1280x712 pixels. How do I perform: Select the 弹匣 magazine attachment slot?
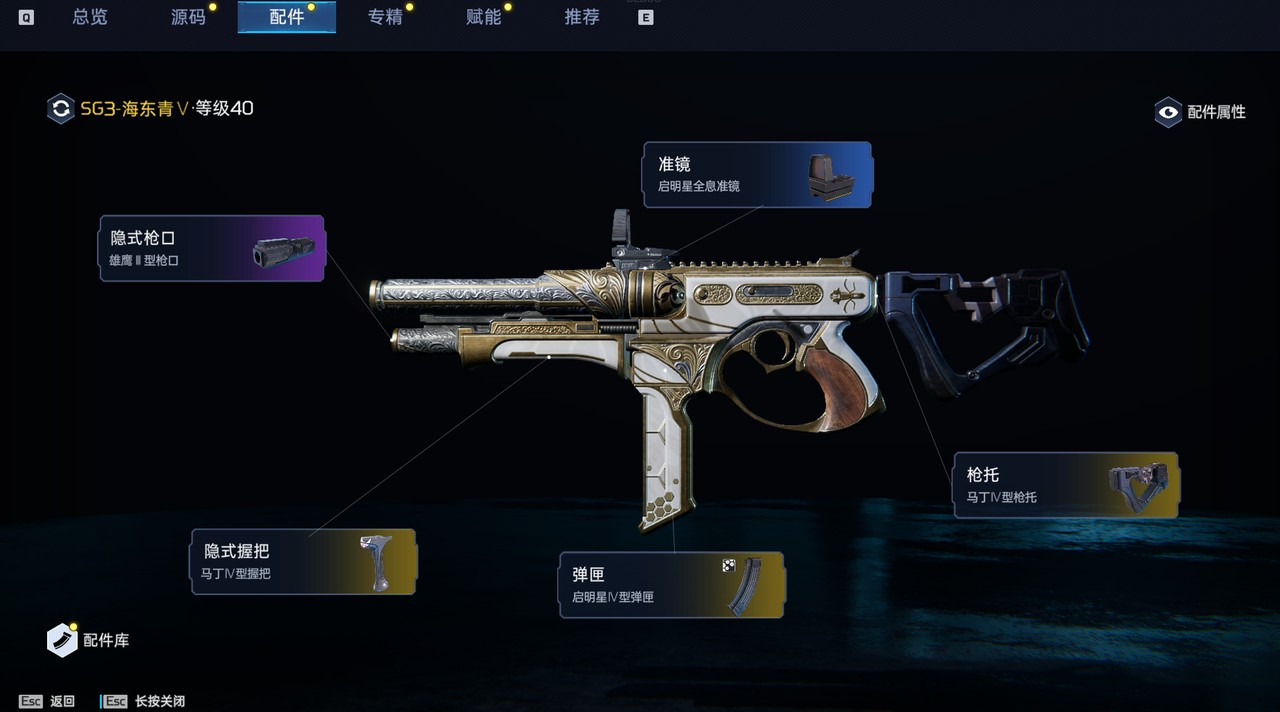672,585
